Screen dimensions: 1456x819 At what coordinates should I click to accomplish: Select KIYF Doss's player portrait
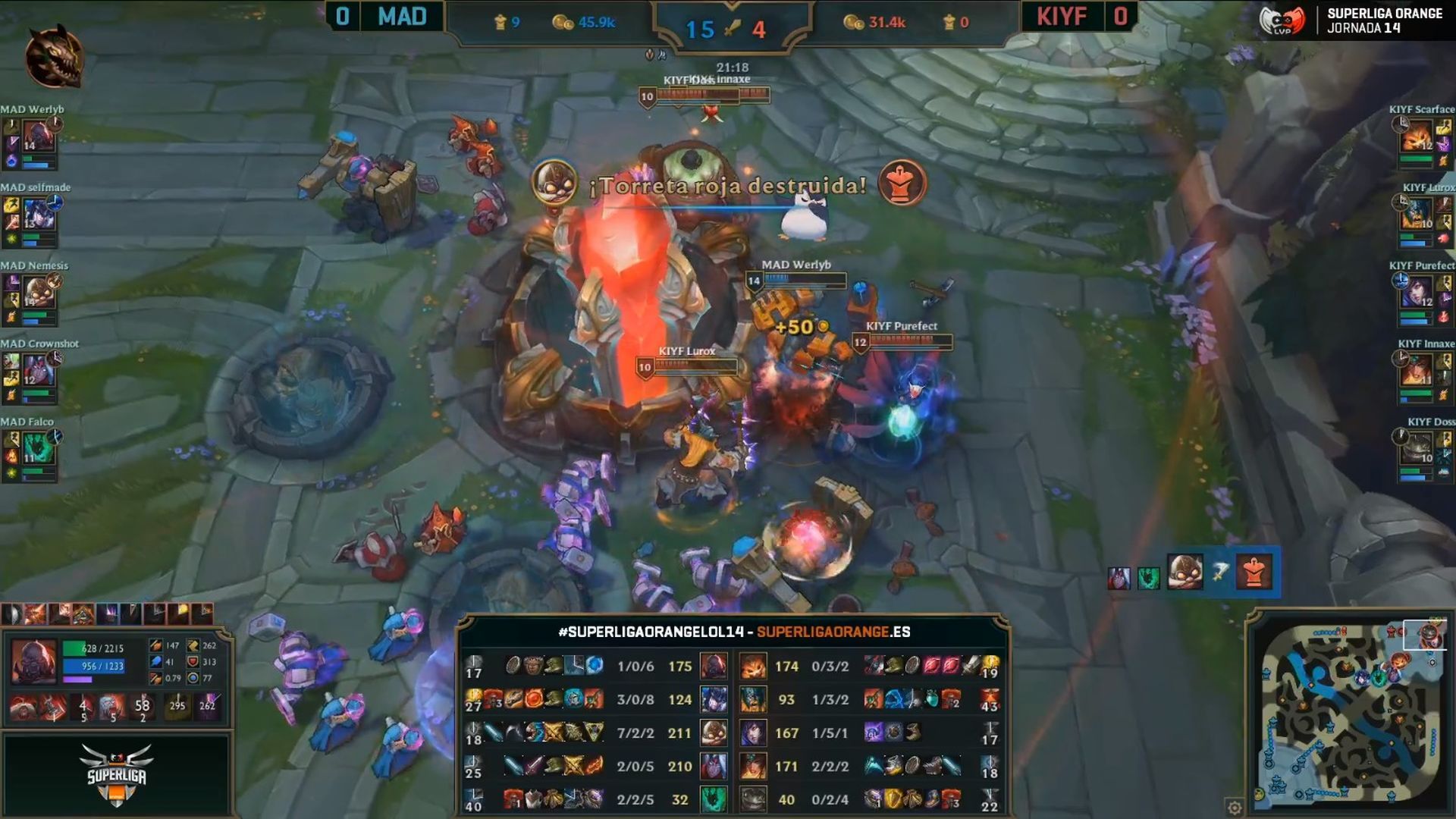coord(1416,449)
